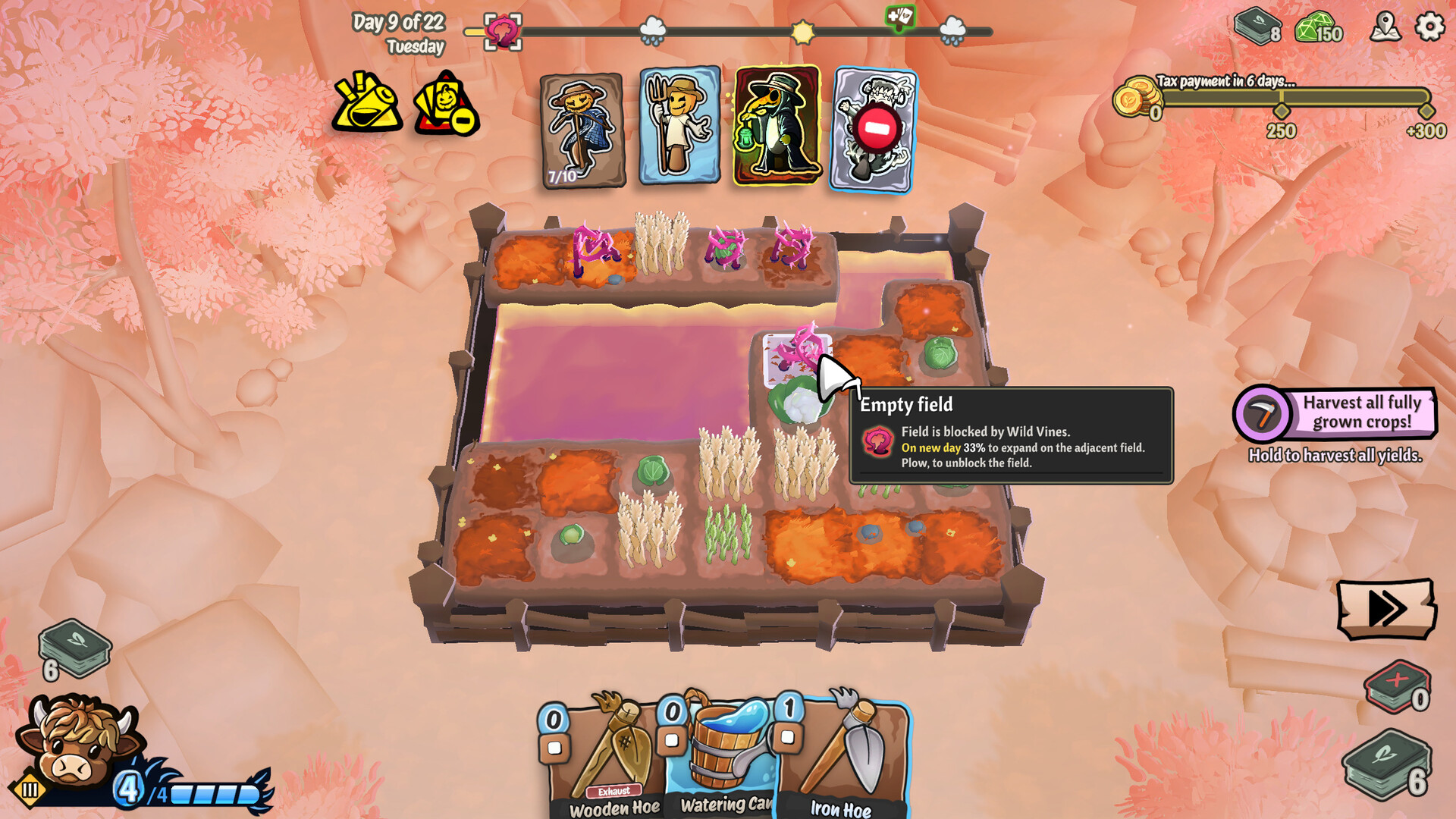Open the exhaust pile with red X
The image size is (1456, 819).
coord(1397,684)
